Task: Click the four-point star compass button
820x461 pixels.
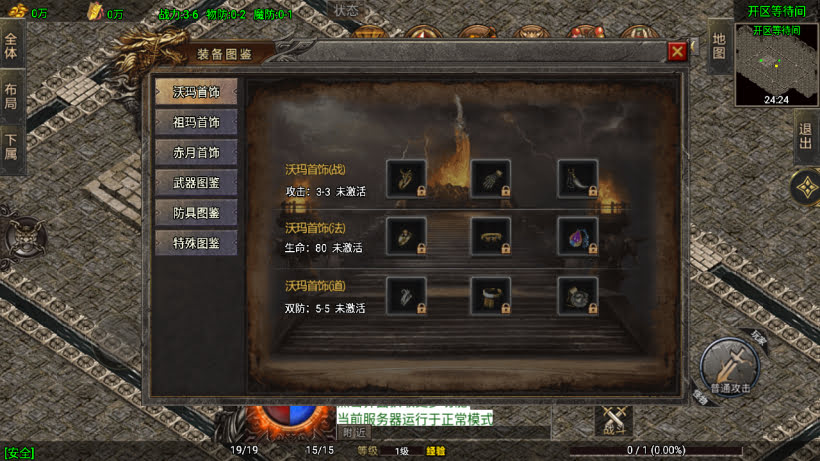Action: (x=805, y=187)
